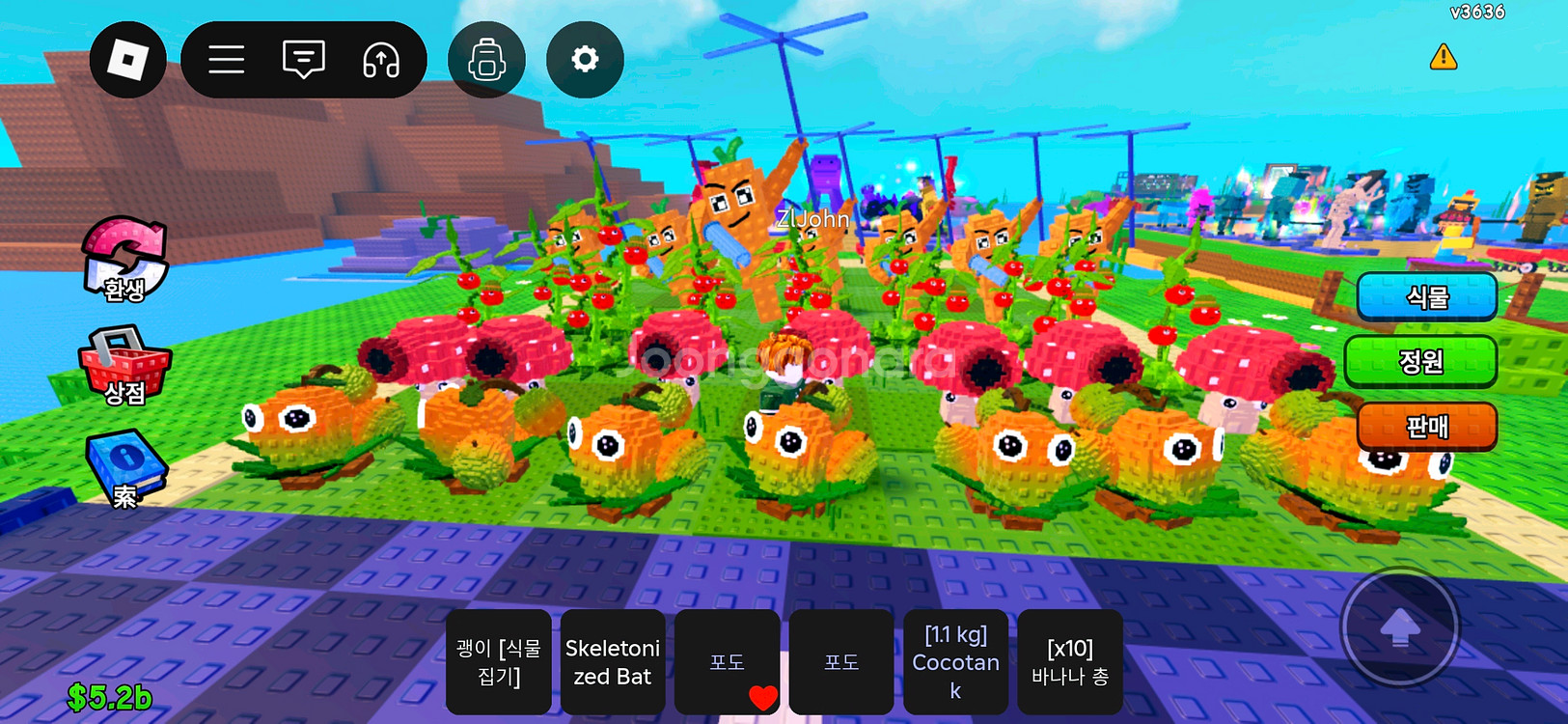
Task: Click the yellow warning triangle
Action: pyautogui.click(x=1443, y=57)
